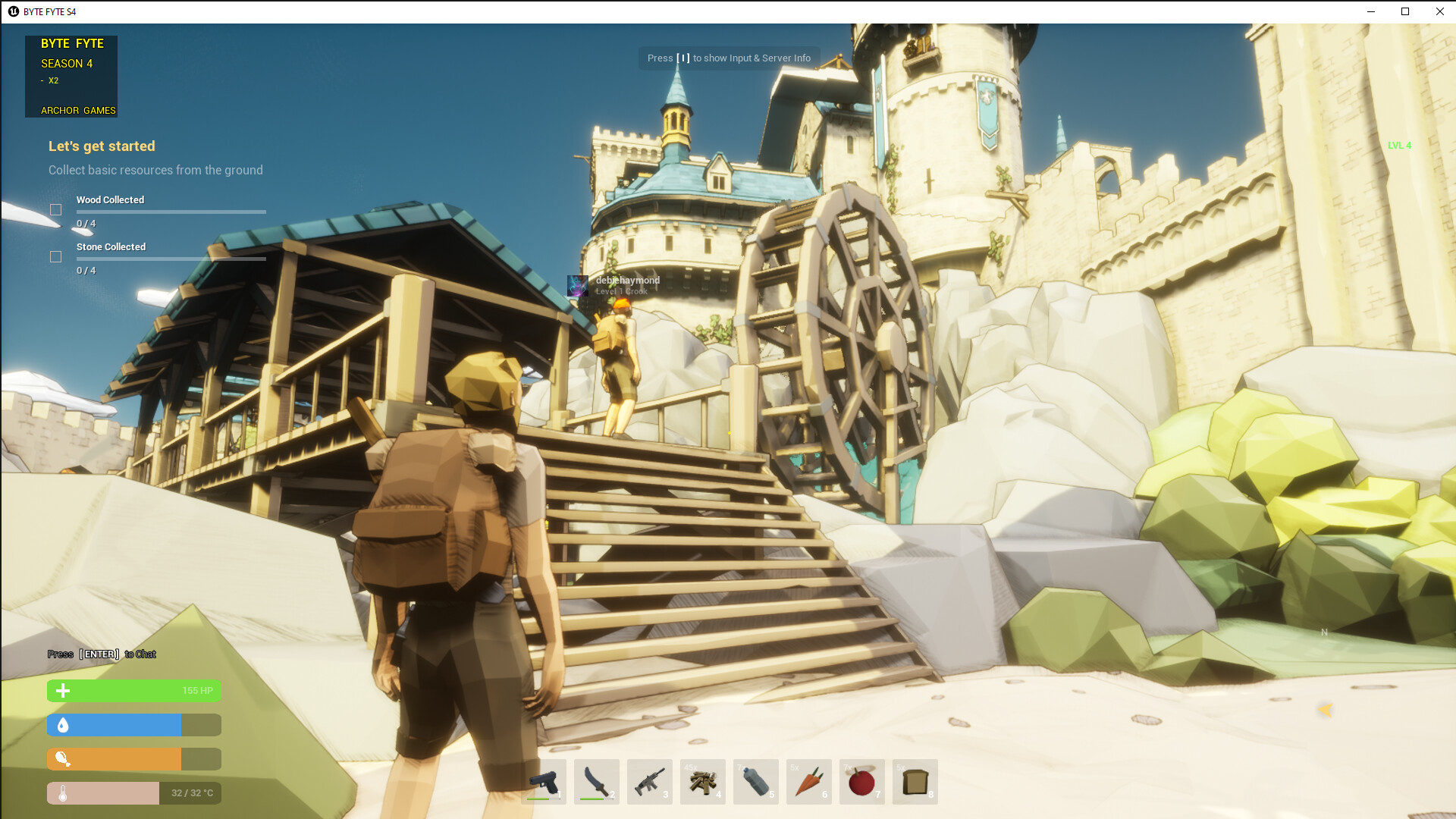Select the sword in hotbar slot 2

[x=596, y=781]
